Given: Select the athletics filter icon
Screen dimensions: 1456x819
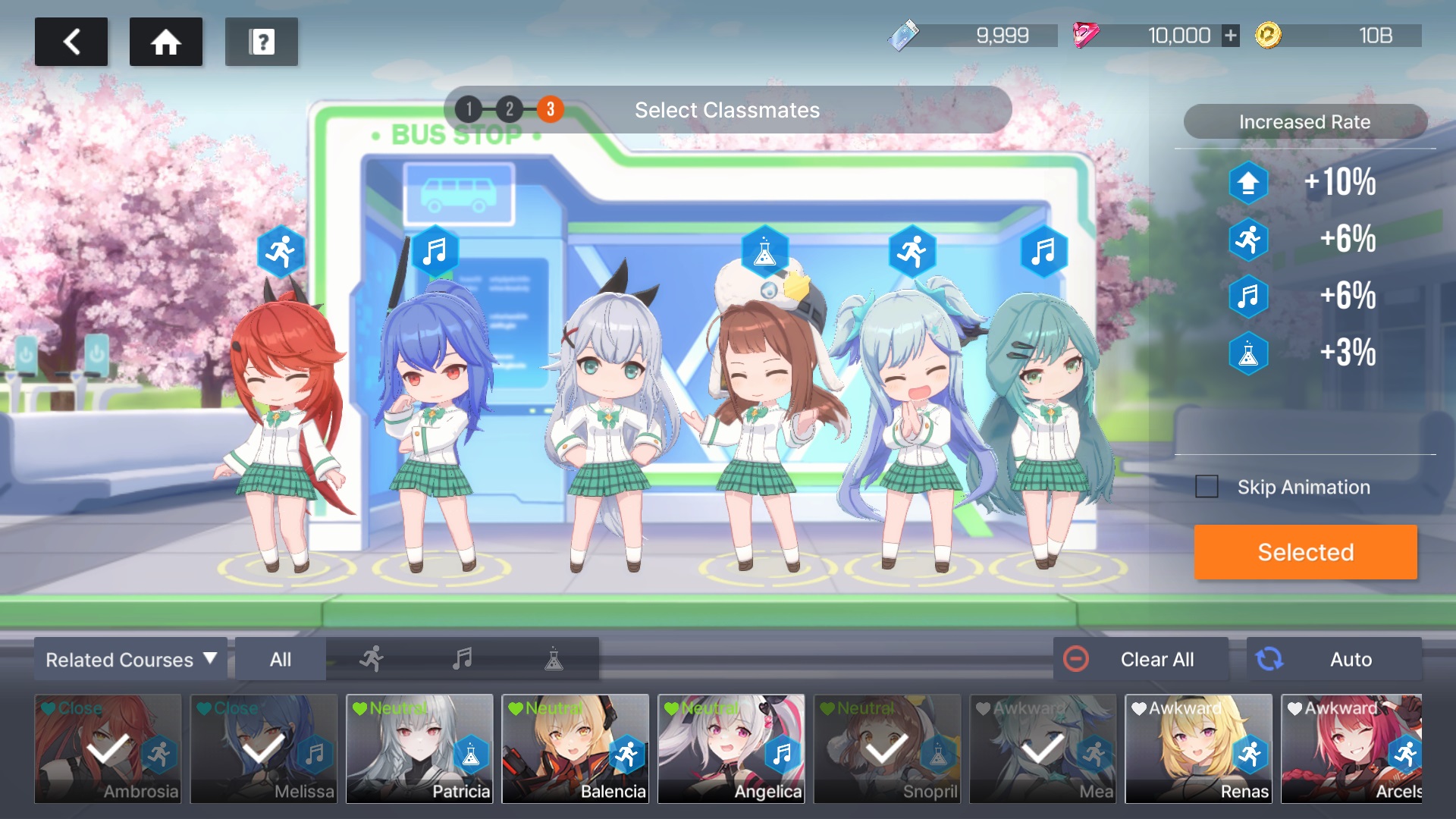Looking at the screenshot, I should coord(371,659).
